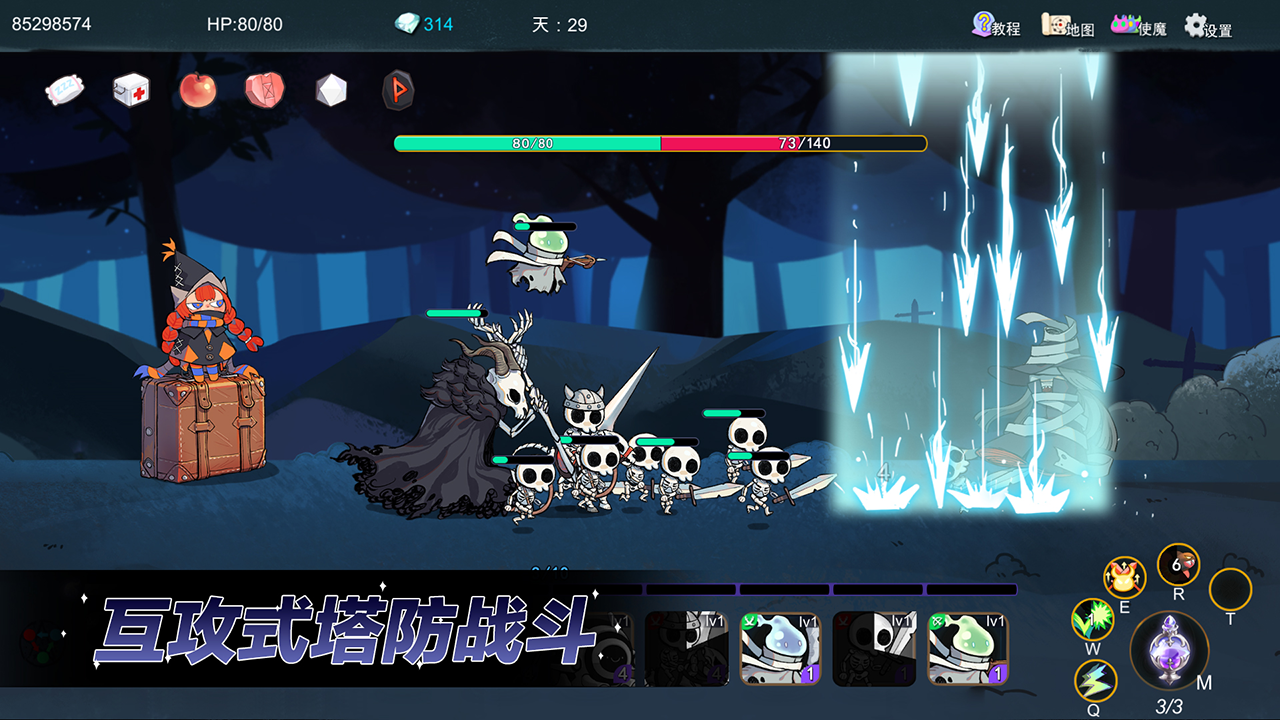Use the raw meat item
The height and width of the screenshot is (720, 1280).
(265, 90)
